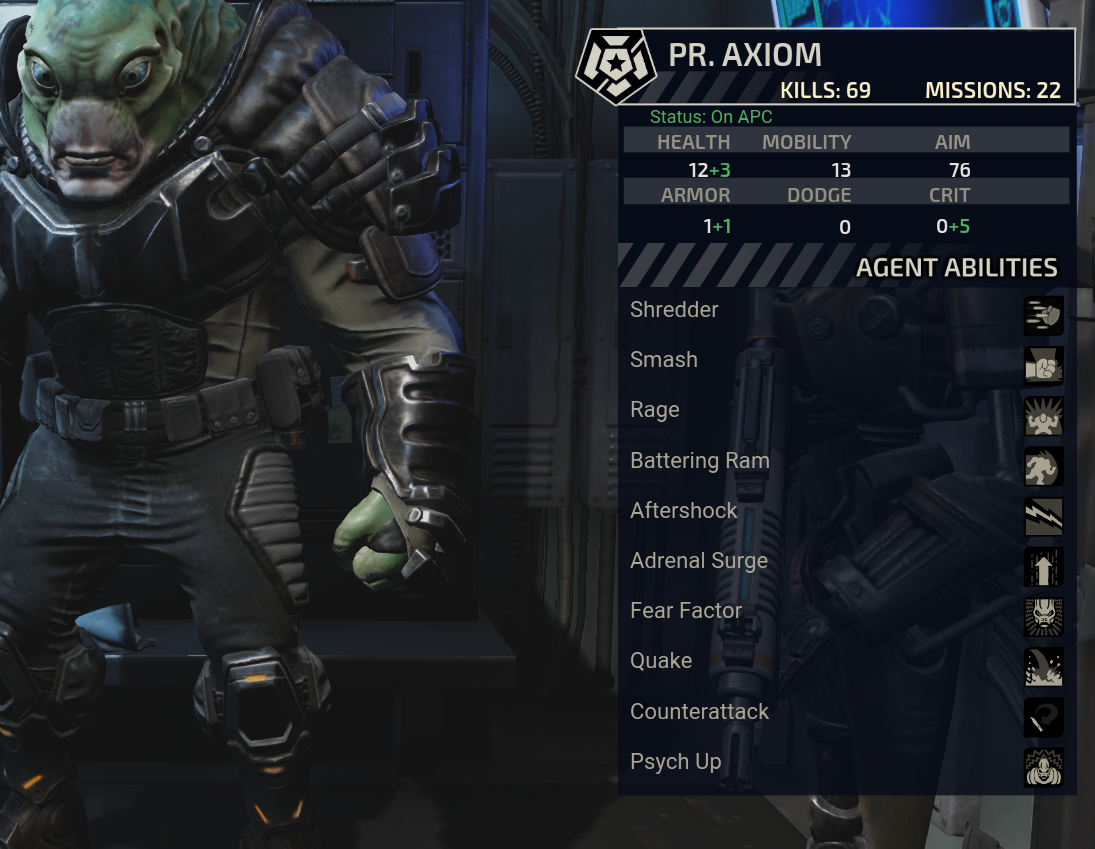
Task: Select the Psych Up ability icon
Action: (x=1043, y=767)
